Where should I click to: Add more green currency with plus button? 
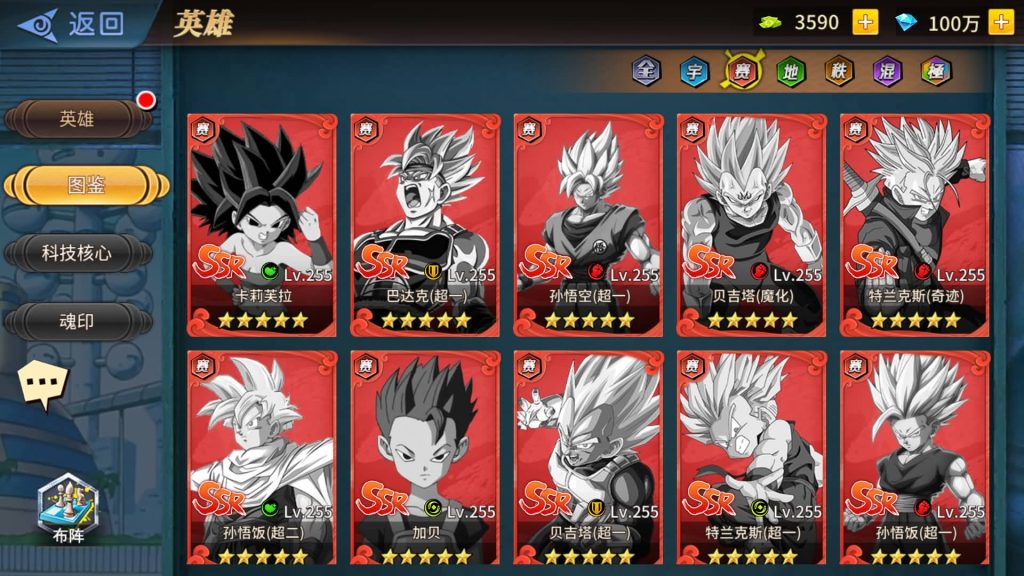[x=865, y=22]
